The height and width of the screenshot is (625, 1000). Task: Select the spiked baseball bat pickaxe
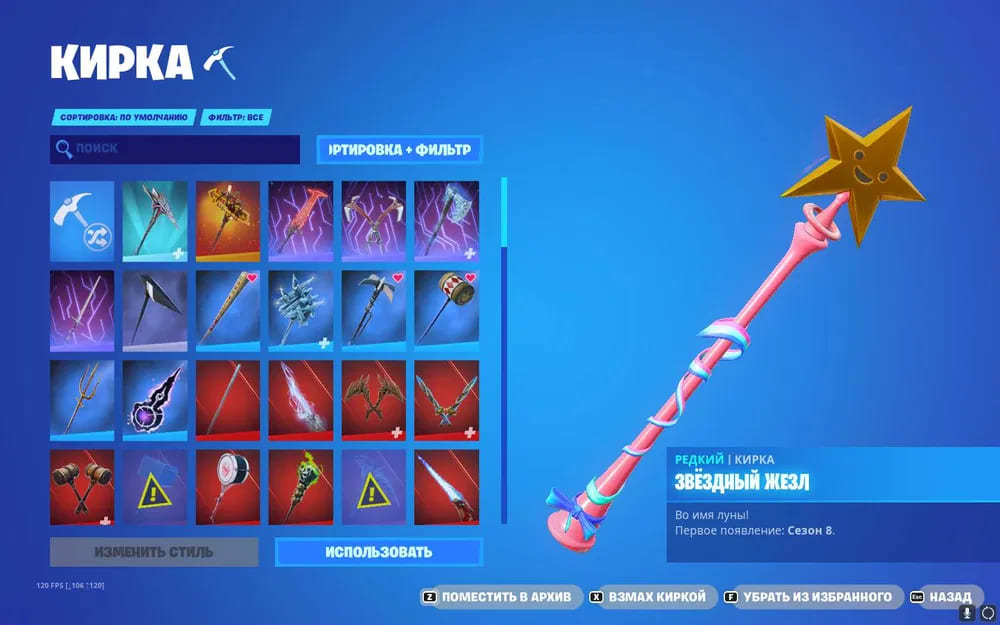[x=228, y=311]
